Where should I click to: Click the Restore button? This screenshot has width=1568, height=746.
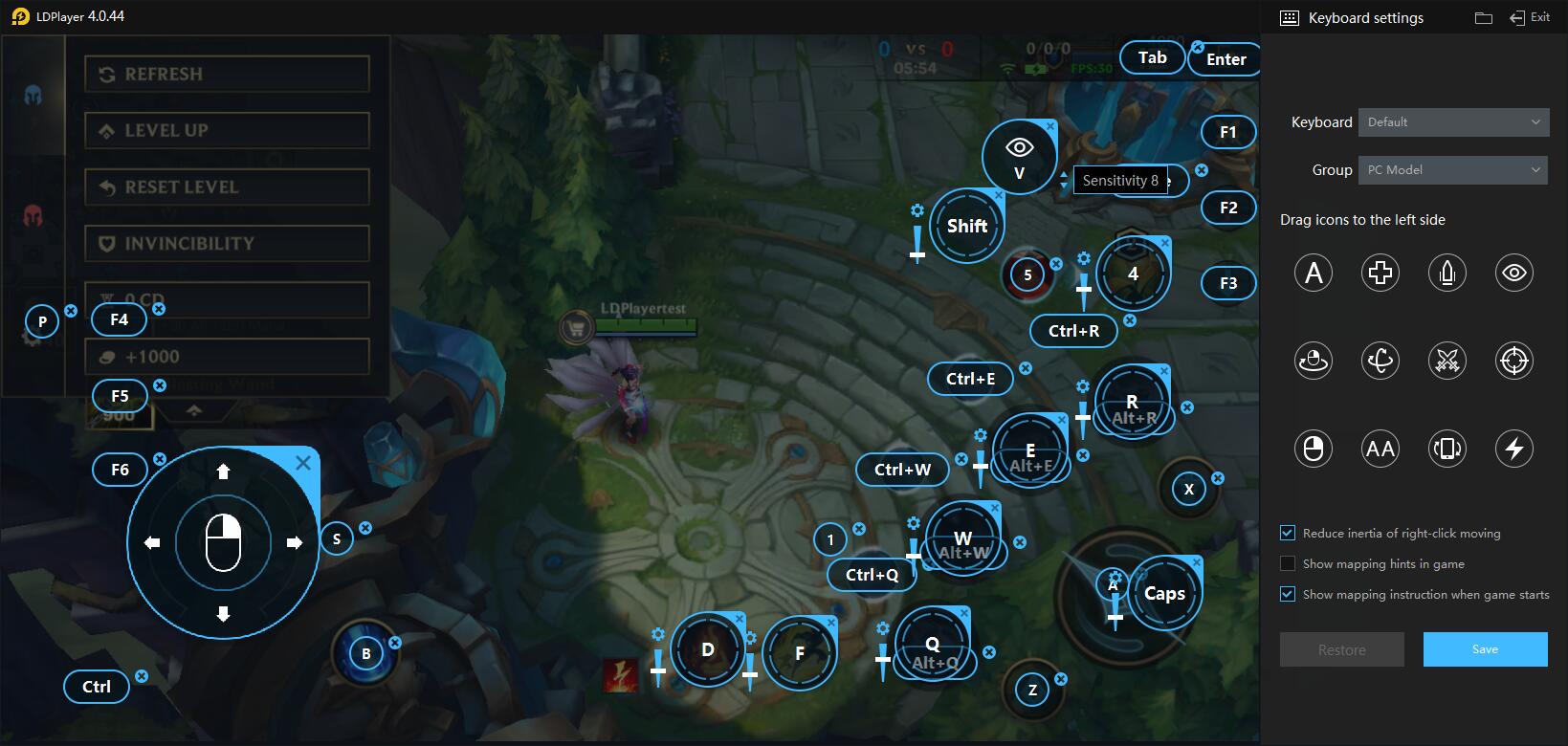click(1341, 648)
